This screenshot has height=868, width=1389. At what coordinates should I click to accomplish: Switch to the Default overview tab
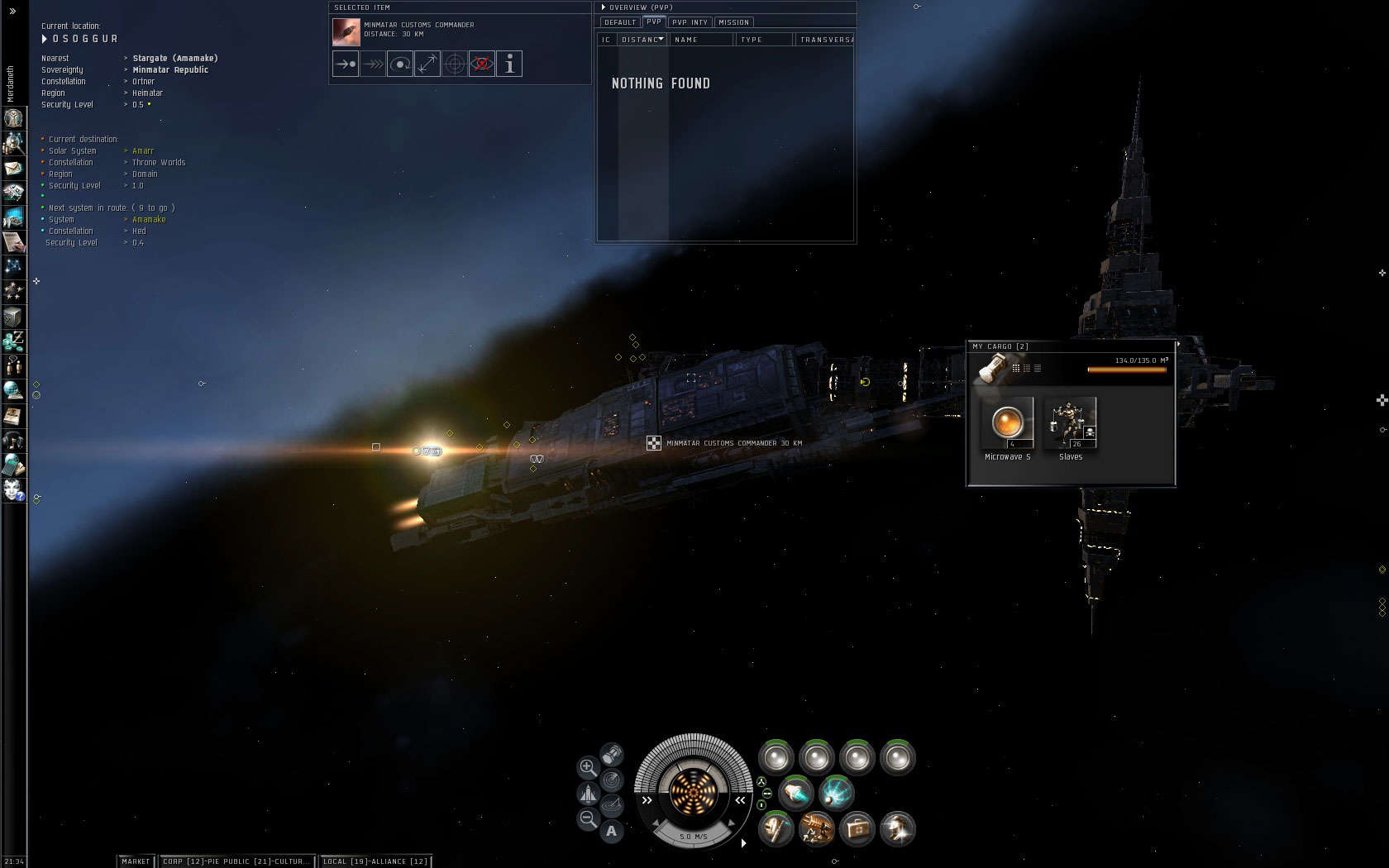620,22
